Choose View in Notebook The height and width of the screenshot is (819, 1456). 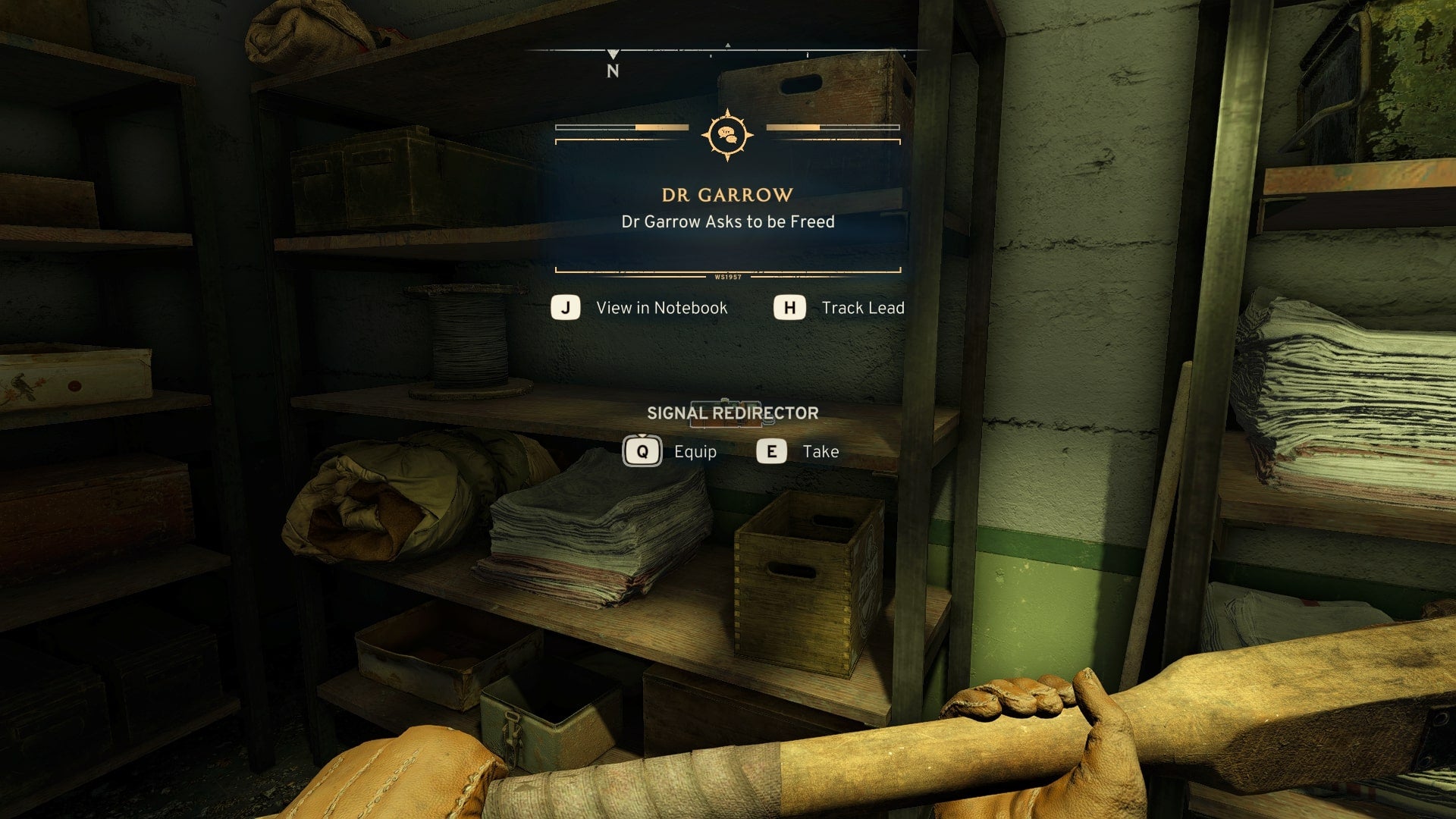click(x=640, y=308)
